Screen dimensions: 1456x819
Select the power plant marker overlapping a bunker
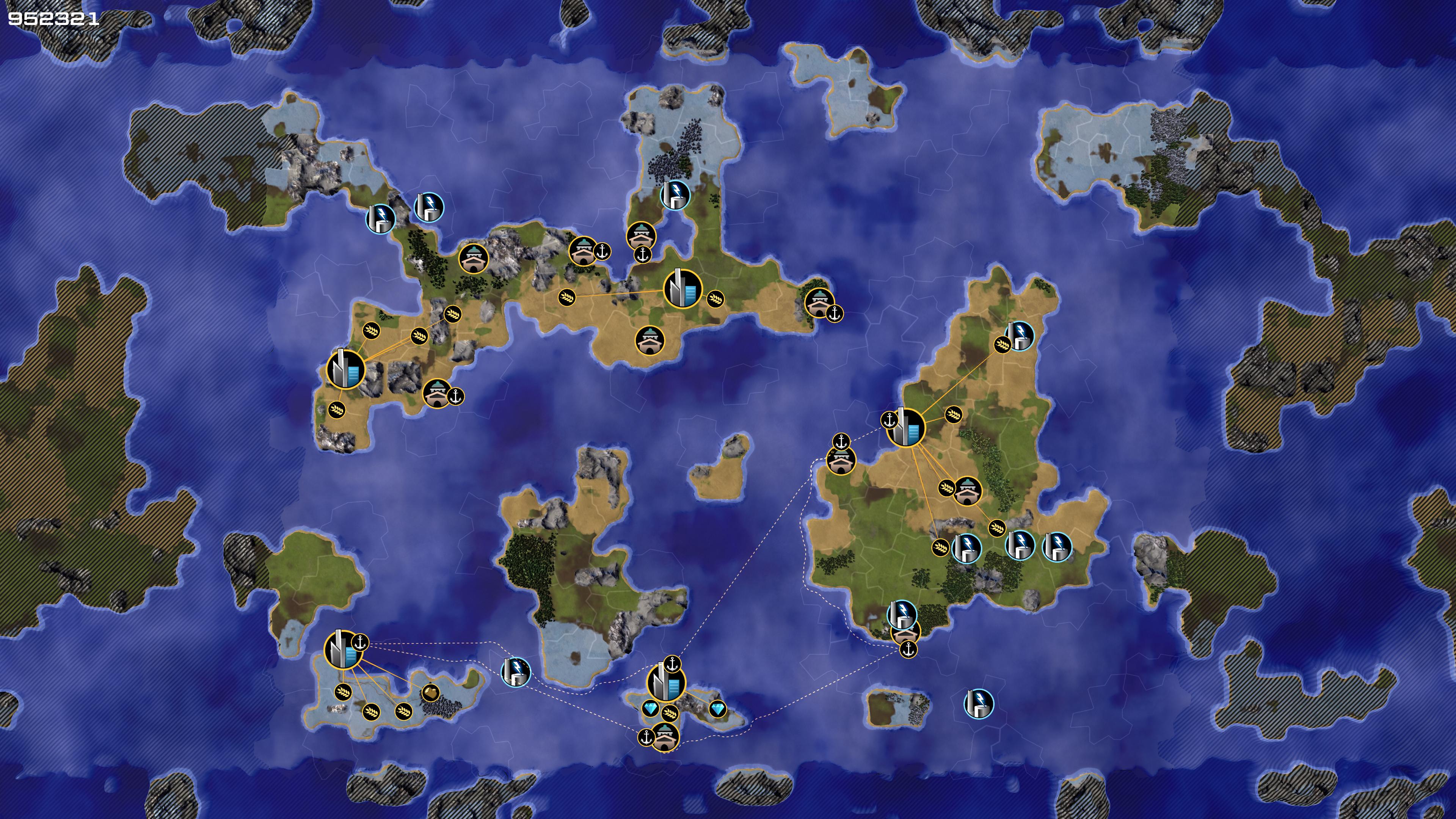902,613
